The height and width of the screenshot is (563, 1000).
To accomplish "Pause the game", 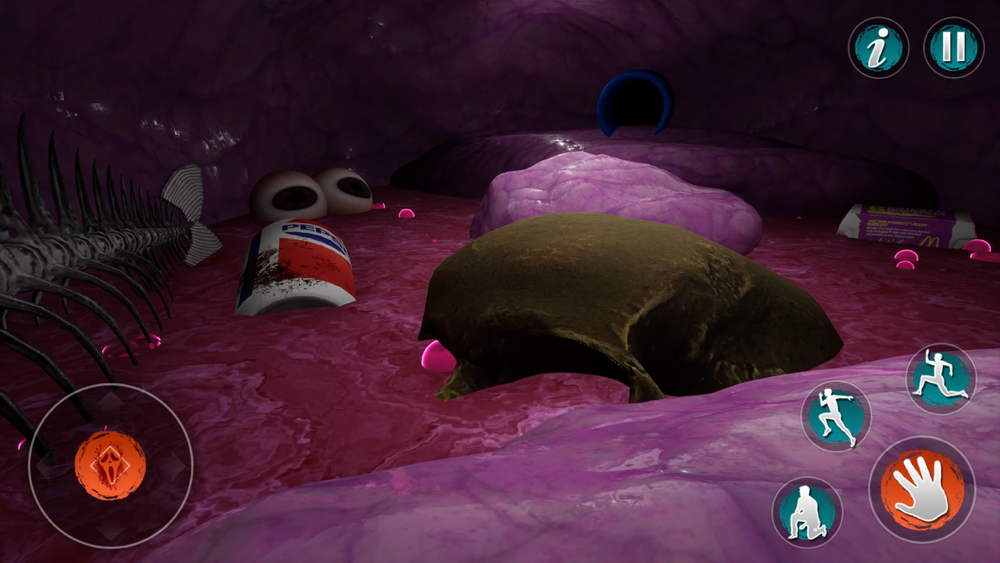I will tap(953, 48).
